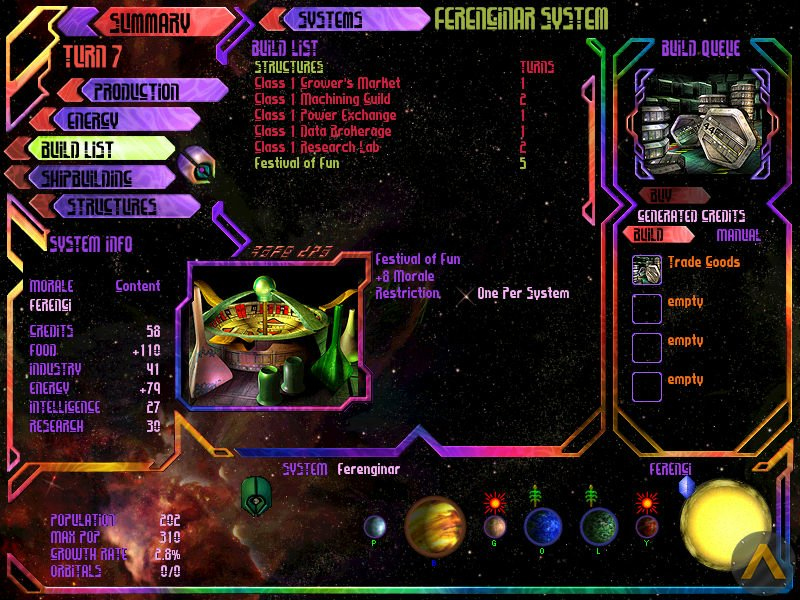Switch build queue to Manual
The height and width of the screenshot is (600, 800).
(x=738, y=236)
